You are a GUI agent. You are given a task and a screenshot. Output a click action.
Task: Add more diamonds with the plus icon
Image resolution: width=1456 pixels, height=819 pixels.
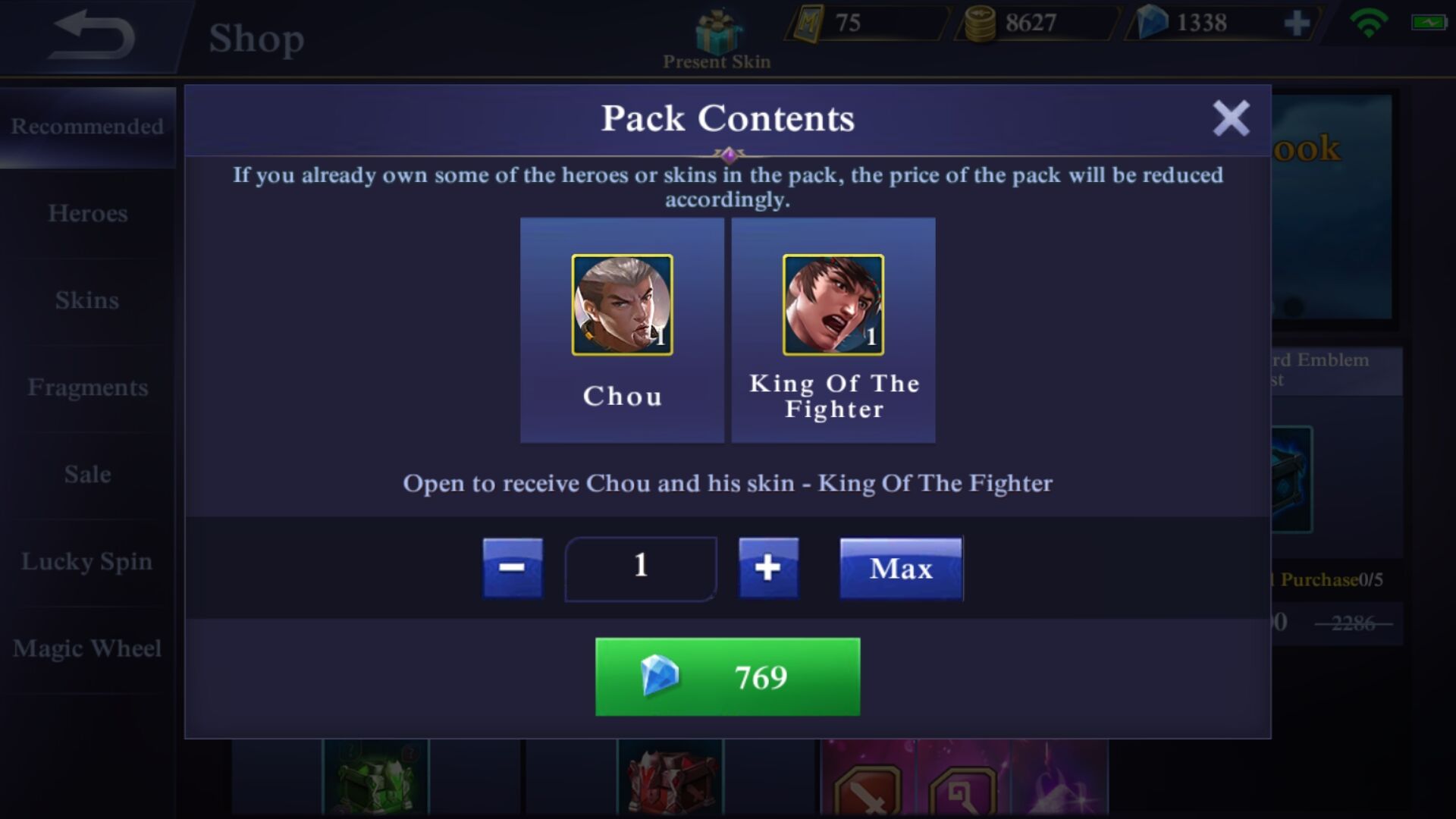(1297, 24)
